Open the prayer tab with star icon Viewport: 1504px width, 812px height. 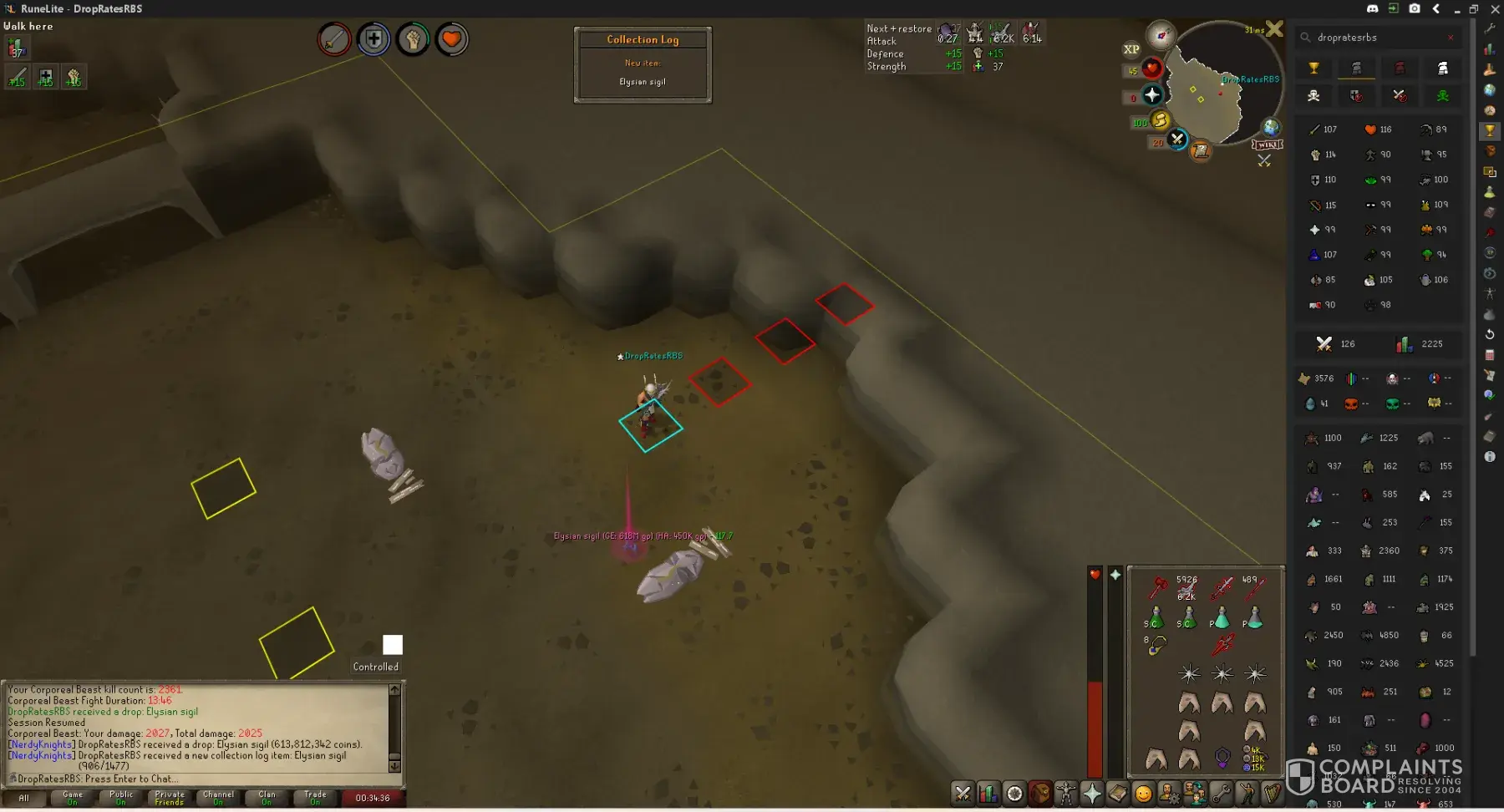(1092, 793)
